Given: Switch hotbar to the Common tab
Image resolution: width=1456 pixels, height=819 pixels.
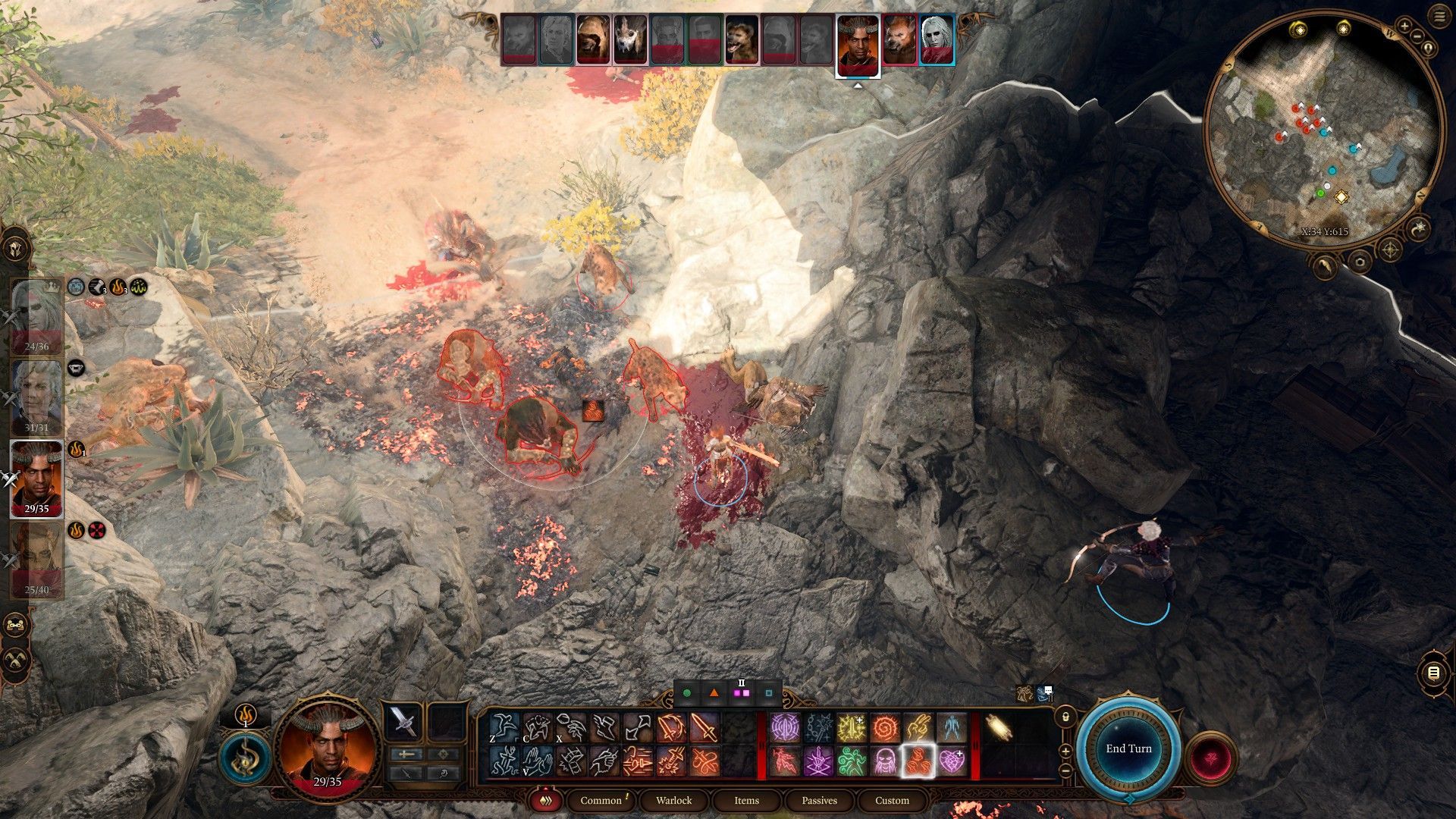Looking at the screenshot, I should pos(601,800).
